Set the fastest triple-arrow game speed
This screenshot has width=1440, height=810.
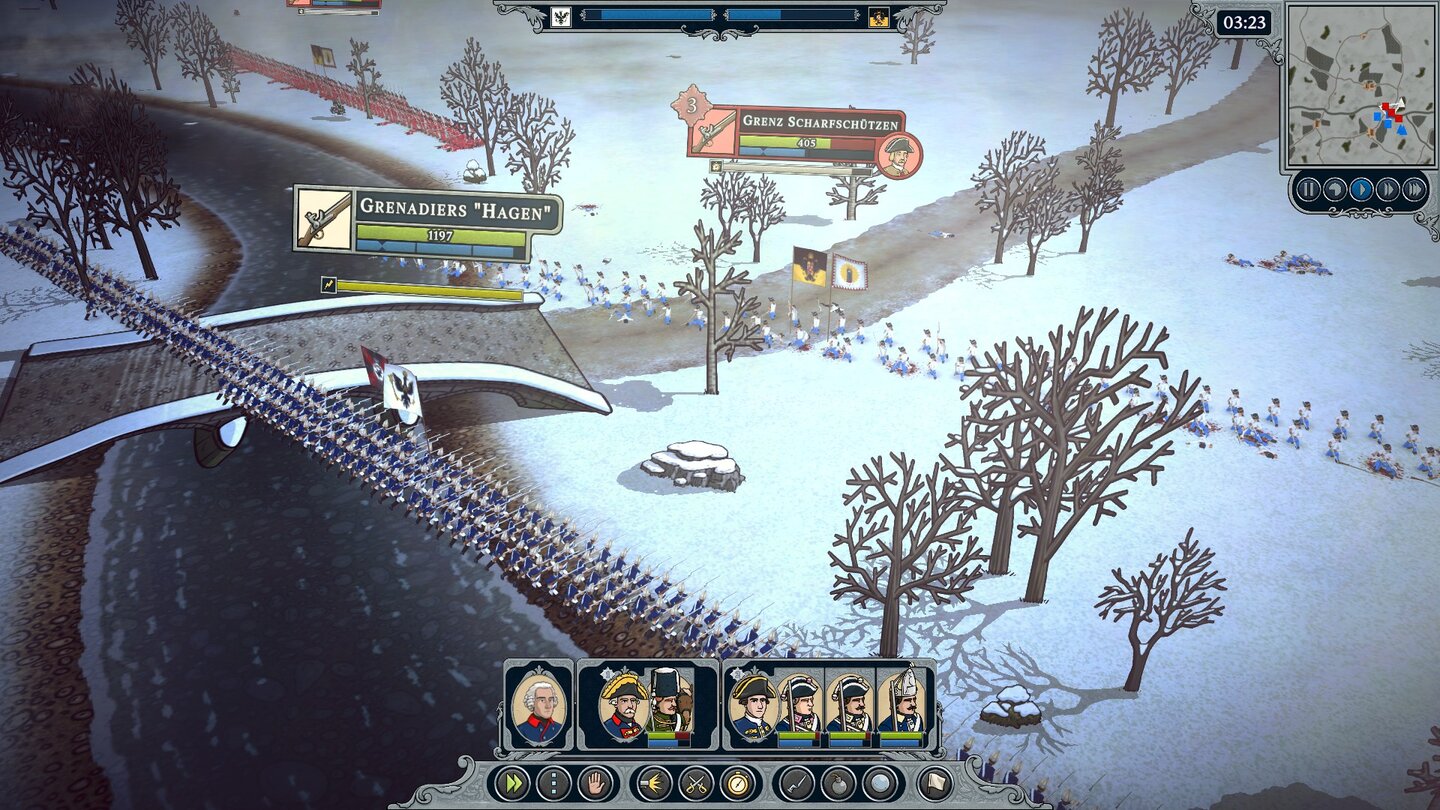pos(1414,189)
